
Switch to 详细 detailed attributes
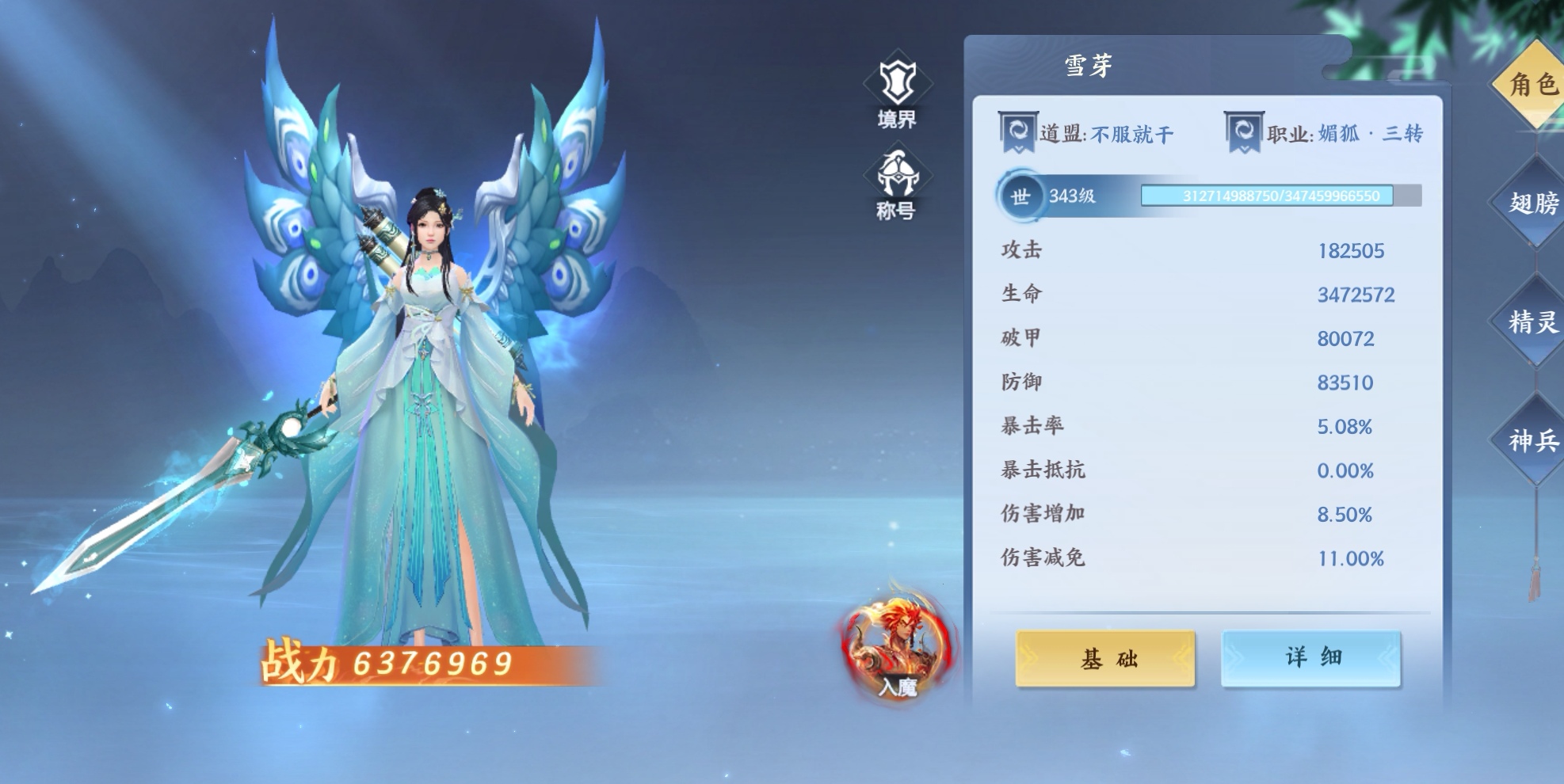[x=1311, y=657]
